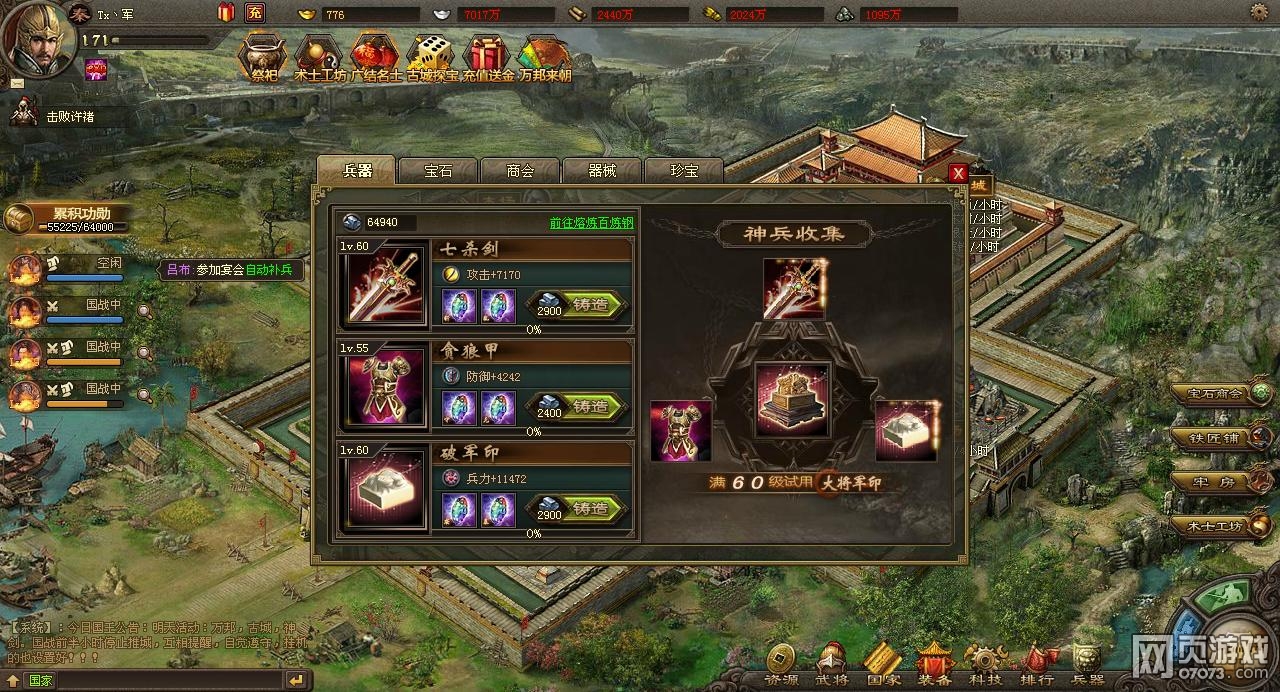Open the 古城探宝 dice event

[x=432, y=60]
